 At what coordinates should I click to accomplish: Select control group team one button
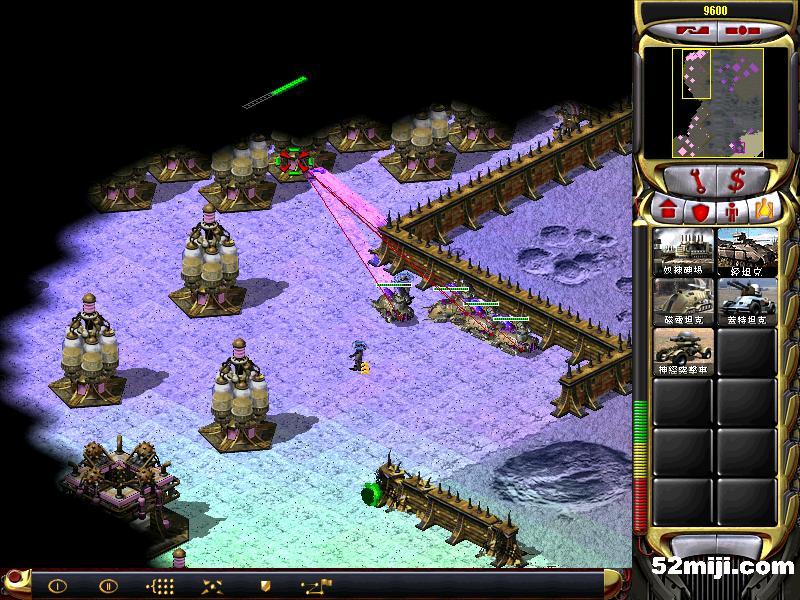pyautogui.click(x=57, y=586)
